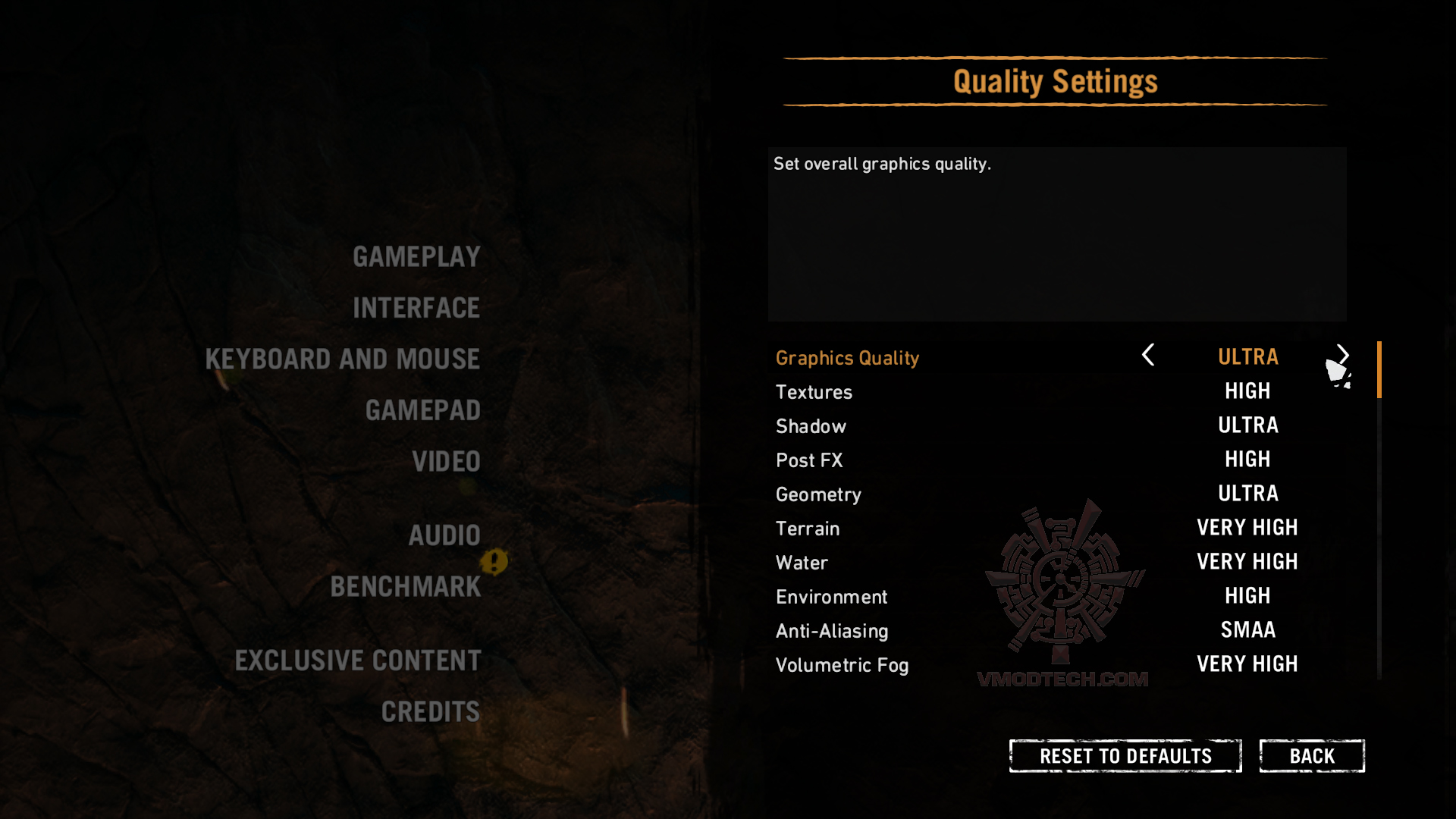View the Credits
This screenshot has height=819, width=1456.
[x=431, y=712]
